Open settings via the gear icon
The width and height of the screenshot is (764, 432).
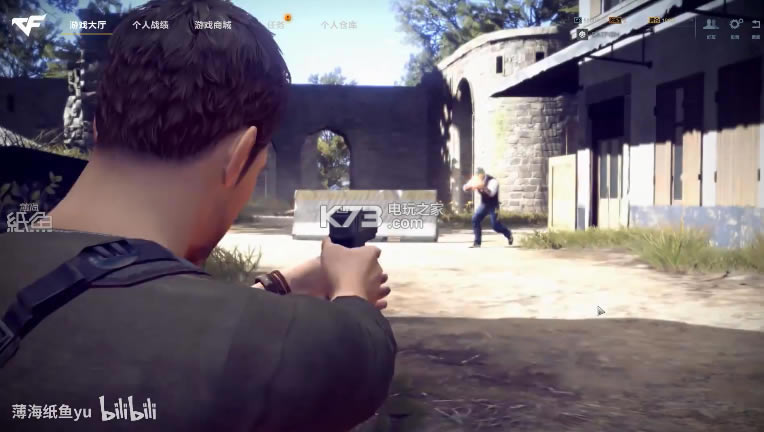point(735,25)
